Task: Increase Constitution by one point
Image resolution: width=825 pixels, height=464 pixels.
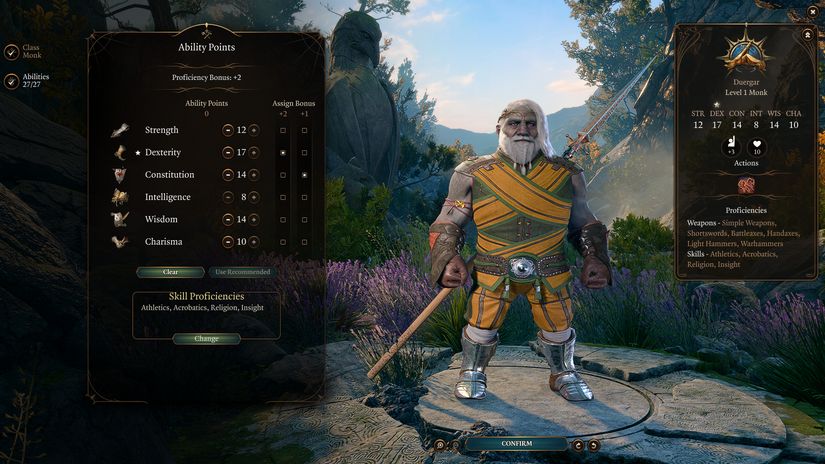Action: point(254,175)
